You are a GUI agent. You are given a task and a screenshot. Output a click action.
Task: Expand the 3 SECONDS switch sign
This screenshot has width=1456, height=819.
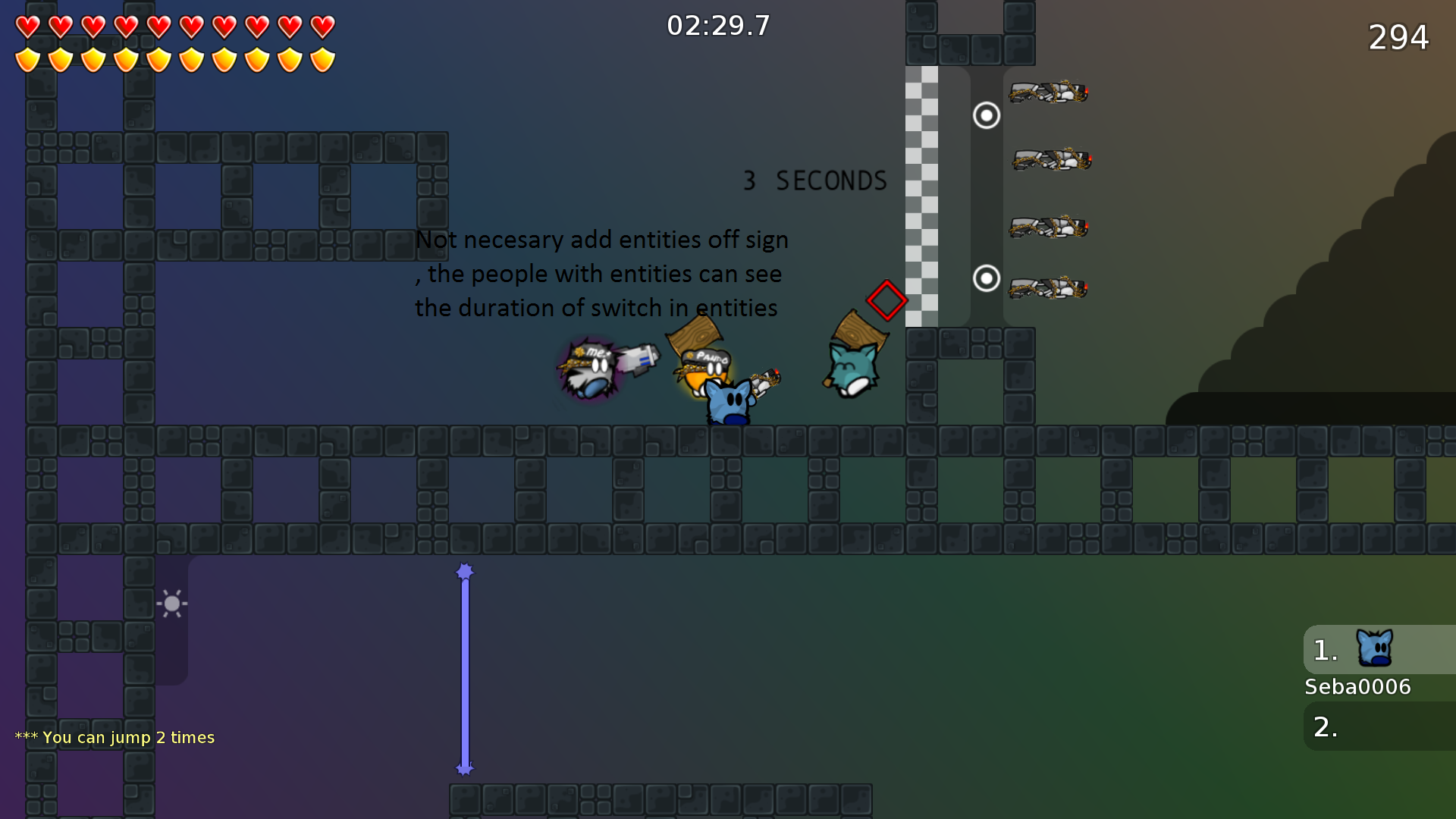(x=814, y=180)
